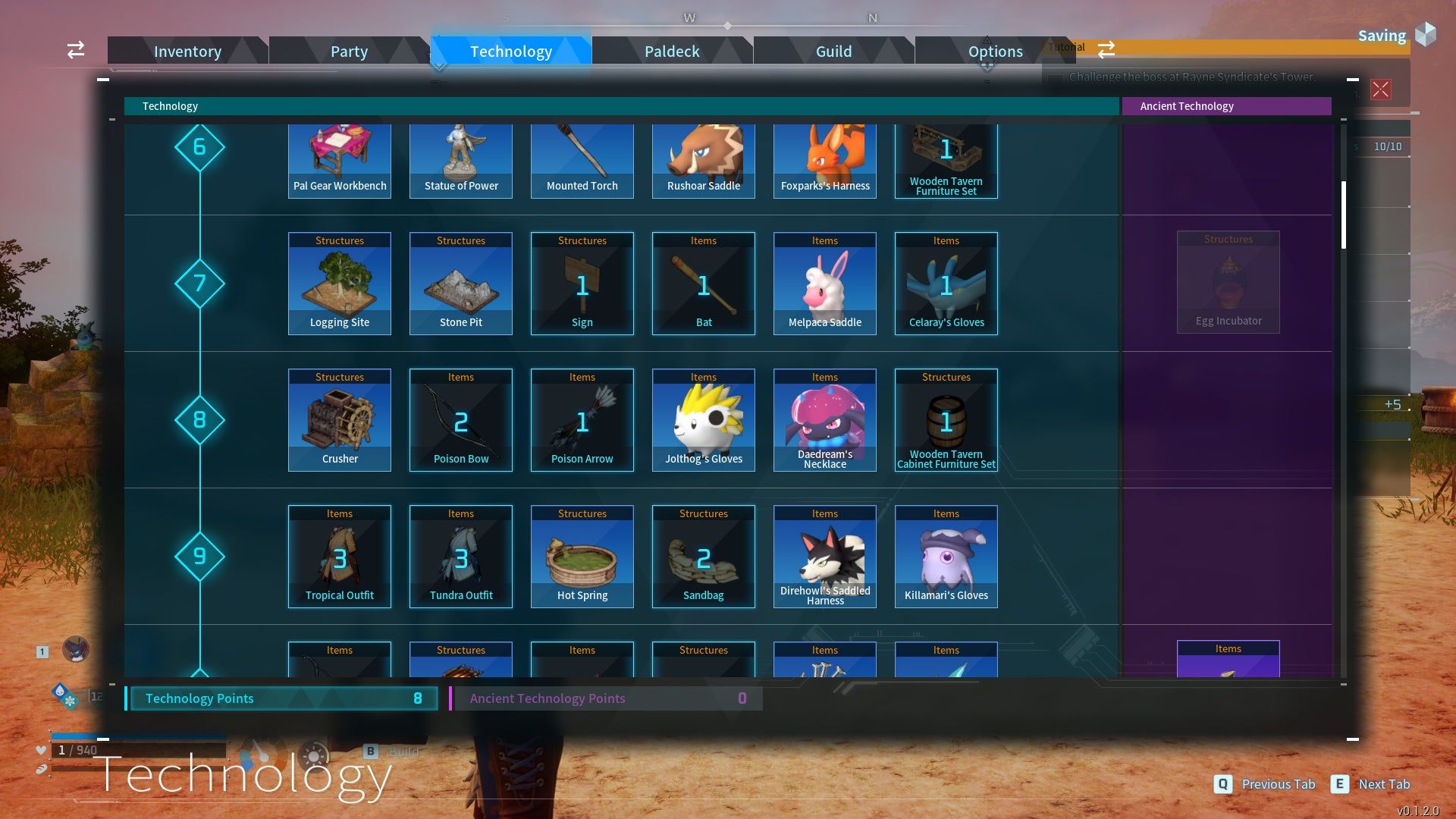Viewport: 1456px width, 819px height.
Task: Unlock the Crusher structure
Action: pos(339,419)
